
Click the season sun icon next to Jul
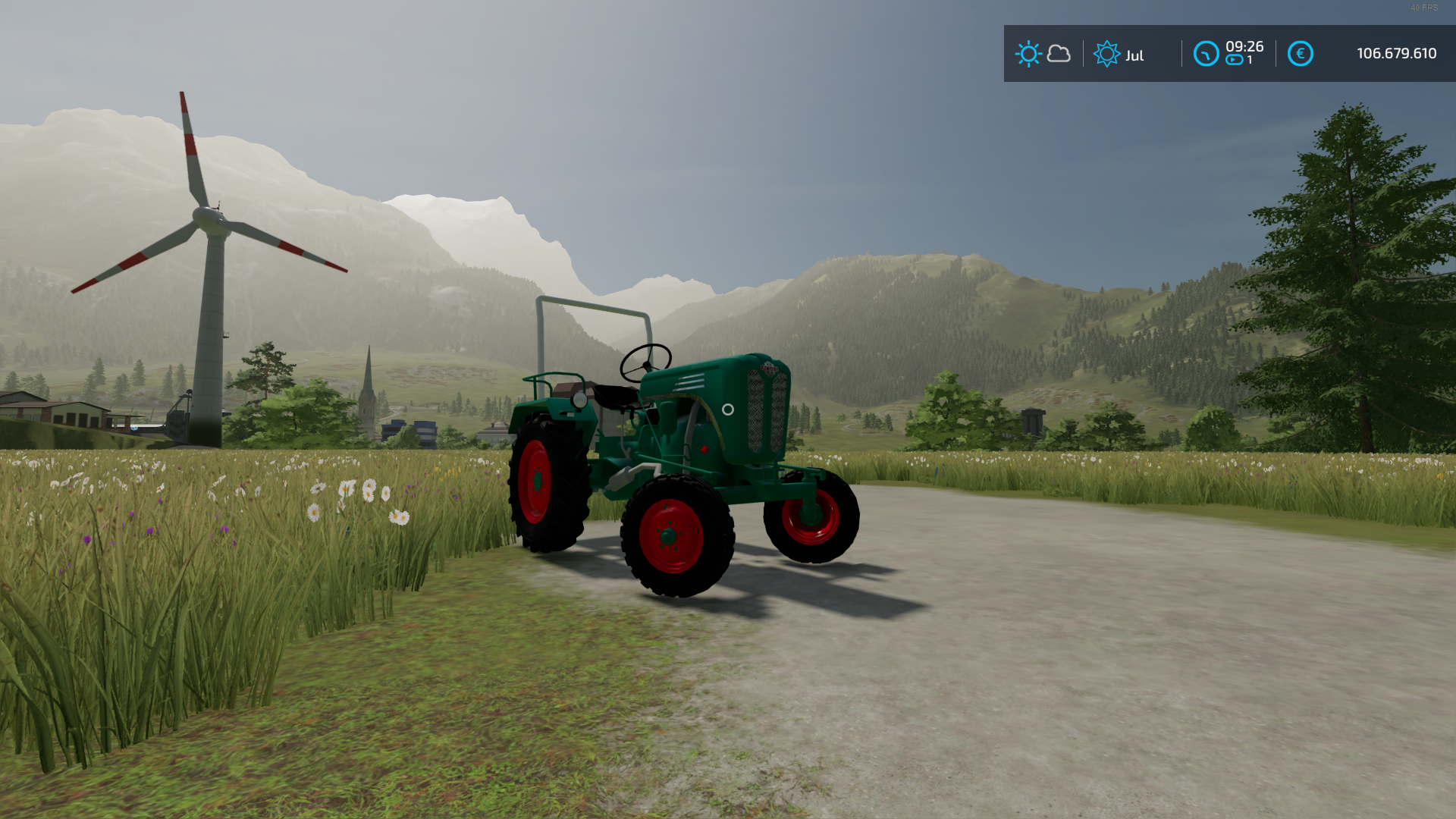[x=1106, y=54]
